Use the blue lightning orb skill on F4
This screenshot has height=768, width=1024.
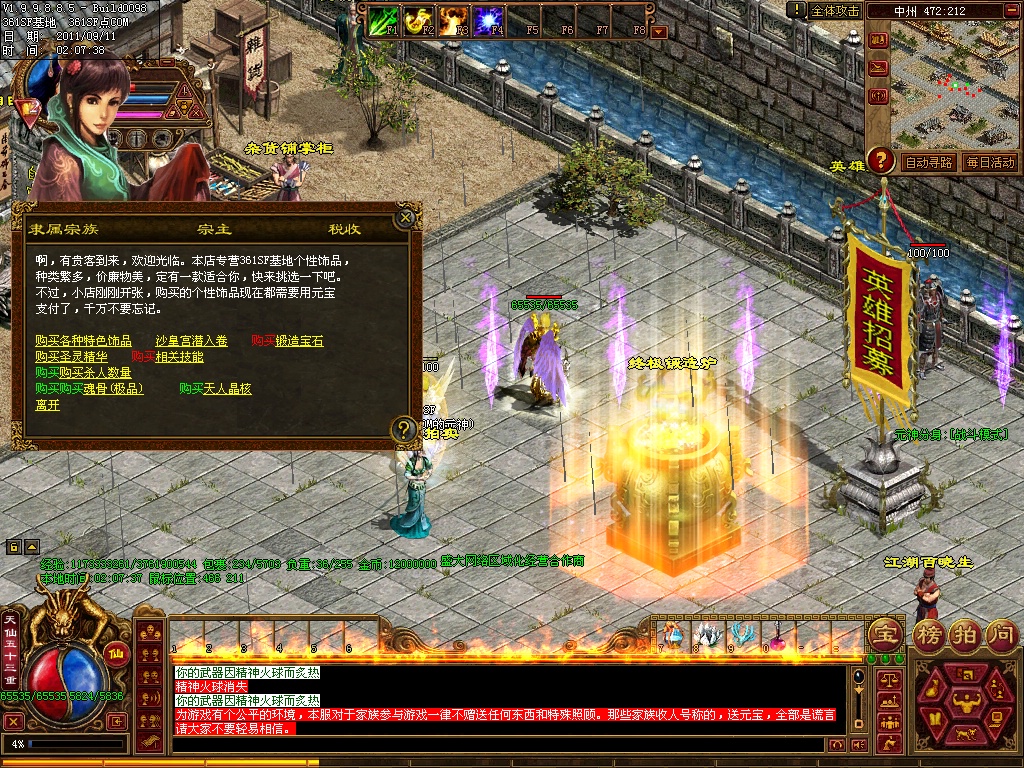[488, 19]
